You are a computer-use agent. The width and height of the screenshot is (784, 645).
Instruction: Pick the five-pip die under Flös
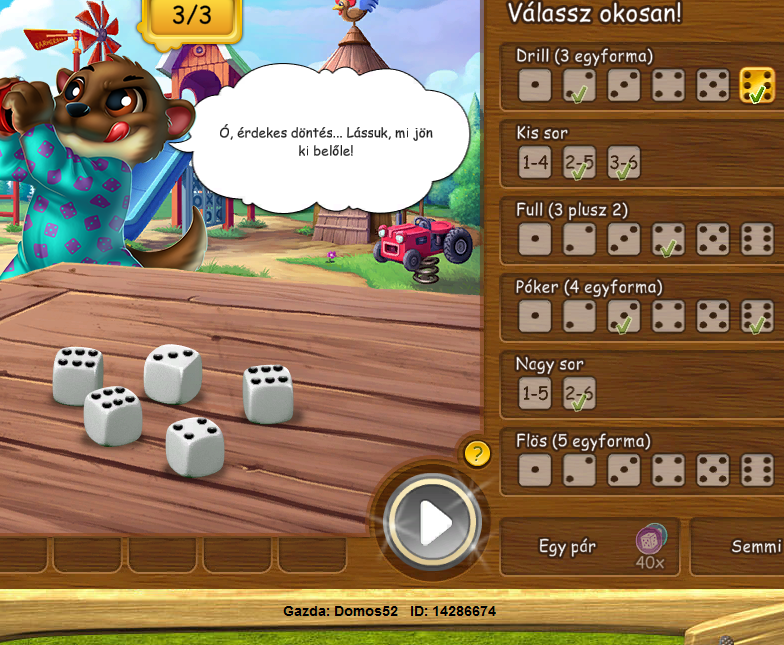tap(713, 470)
